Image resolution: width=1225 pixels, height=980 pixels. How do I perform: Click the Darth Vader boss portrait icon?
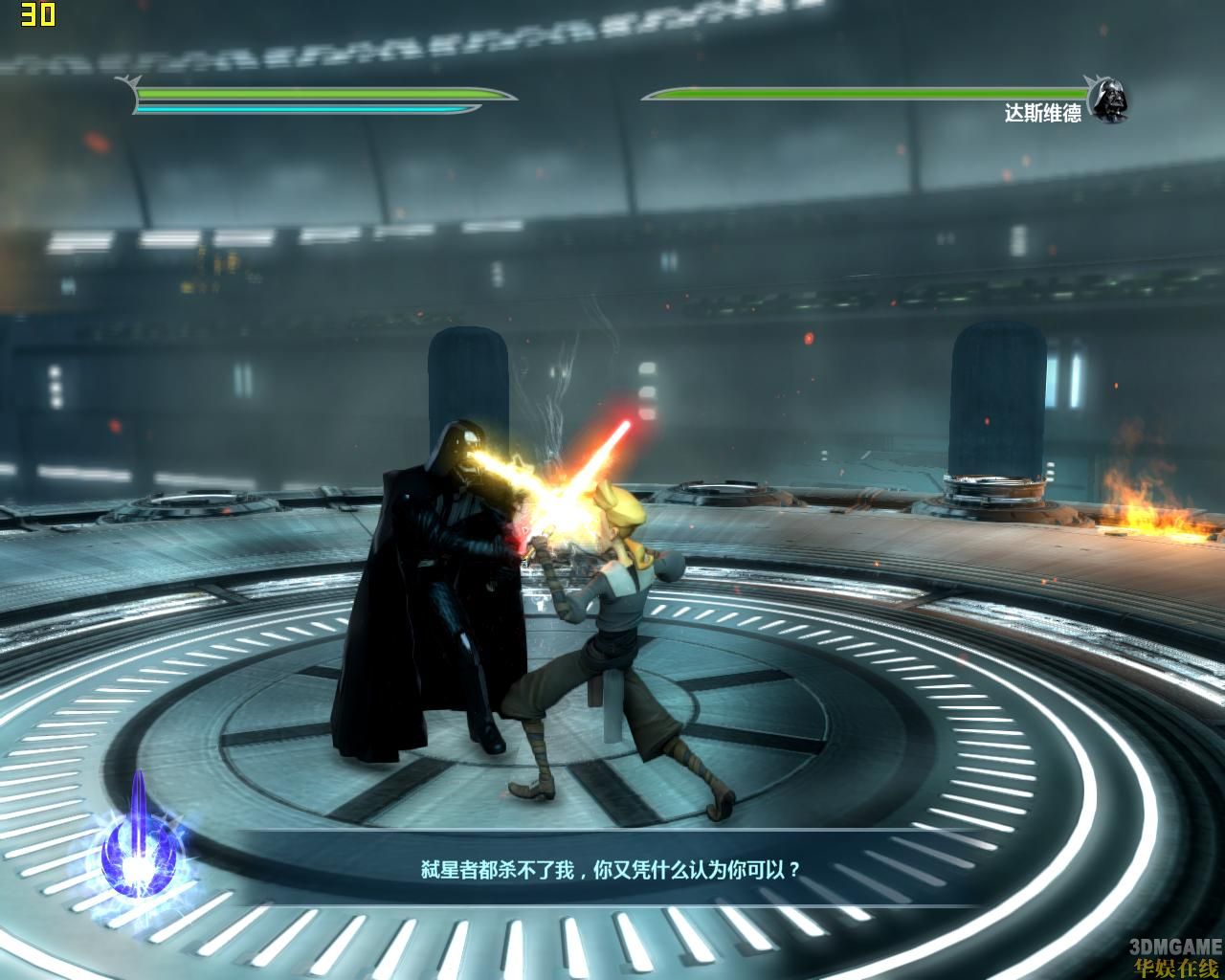pyautogui.click(x=1108, y=100)
